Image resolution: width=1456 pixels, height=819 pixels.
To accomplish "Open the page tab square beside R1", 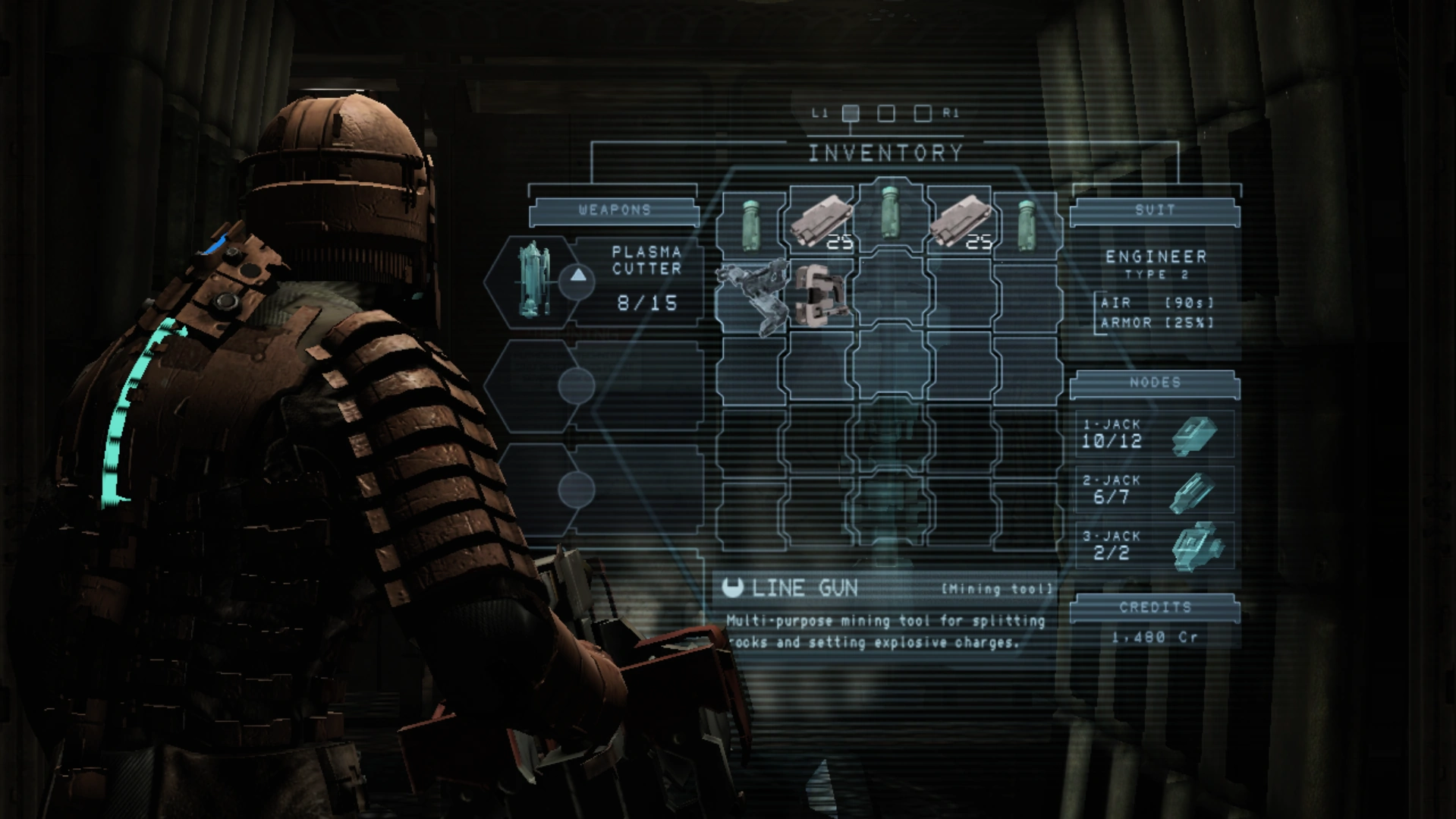I will [922, 113].
